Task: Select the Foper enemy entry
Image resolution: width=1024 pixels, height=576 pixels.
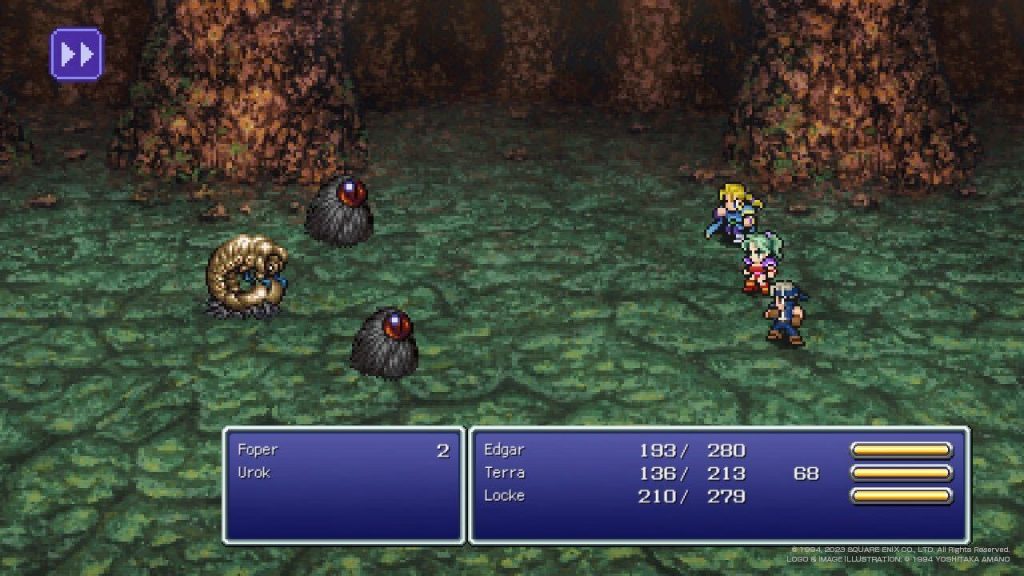Action: (260, 450)
